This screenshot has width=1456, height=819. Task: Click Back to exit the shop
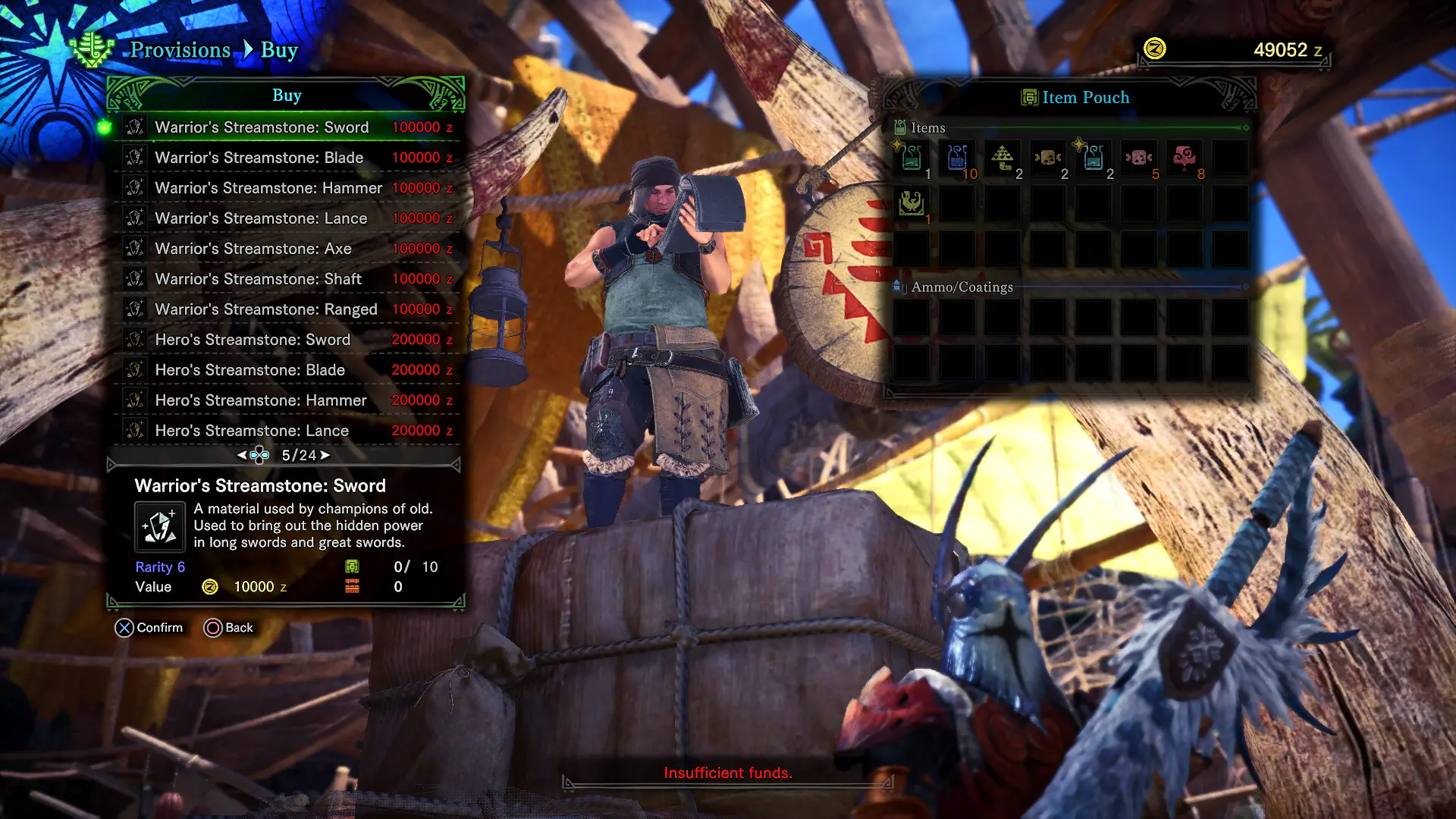pos(228,627)
